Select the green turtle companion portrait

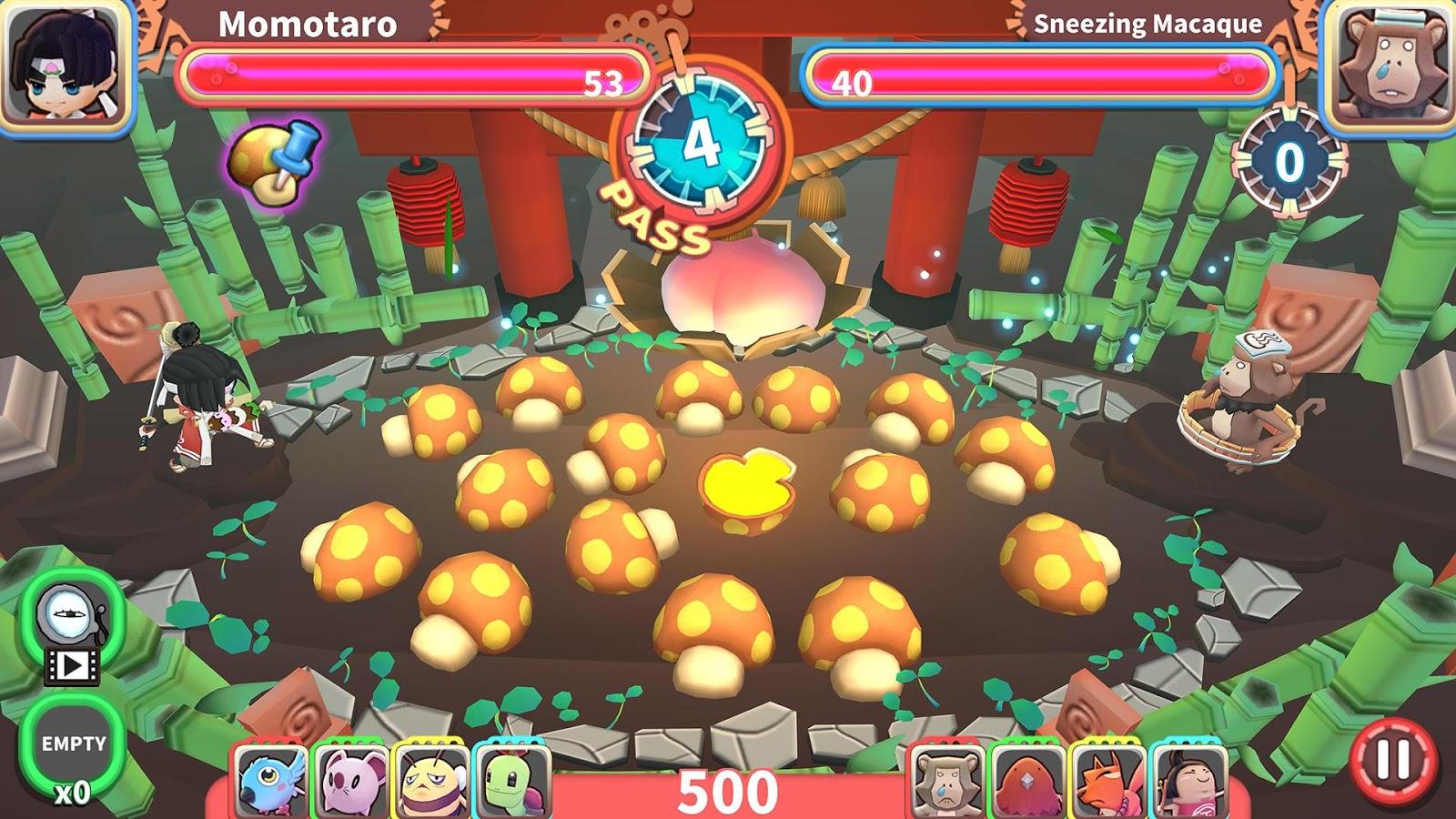511,781
